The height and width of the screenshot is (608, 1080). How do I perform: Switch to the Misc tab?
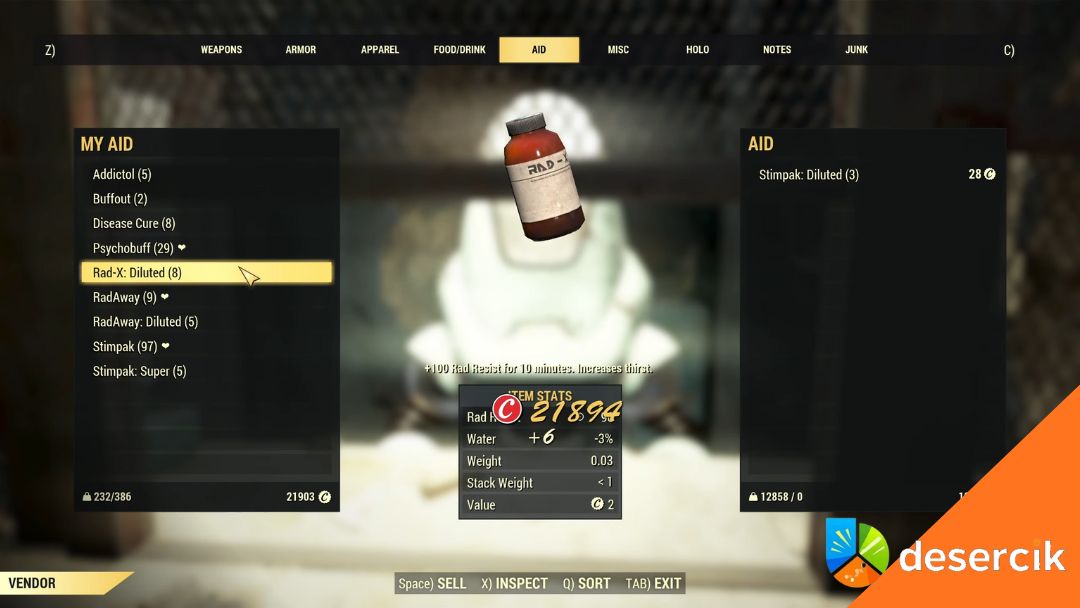[618, 50]
